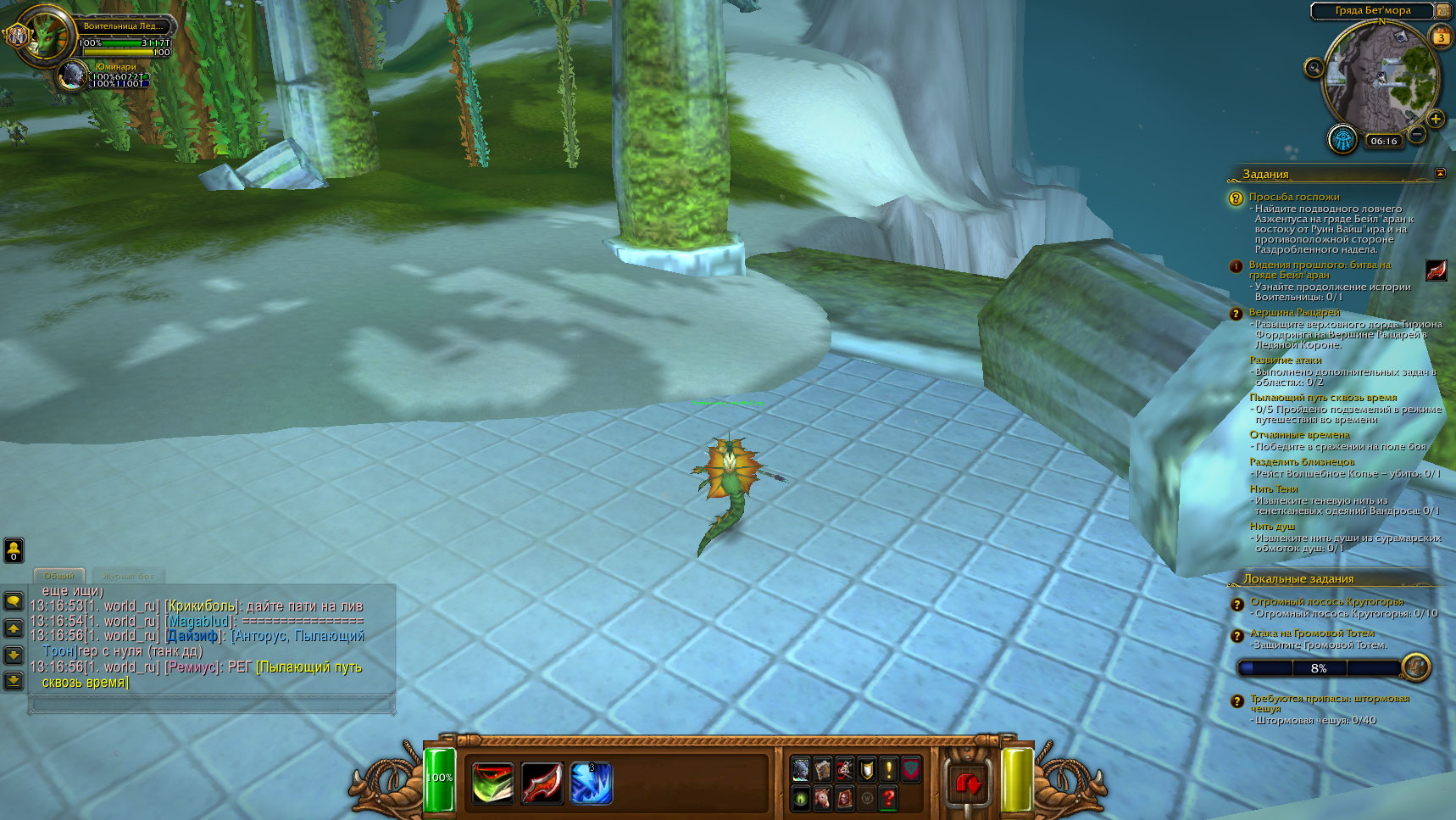Zoom in the minimap with plus button
The image size is (1456, 820).
click(1435, 120)
